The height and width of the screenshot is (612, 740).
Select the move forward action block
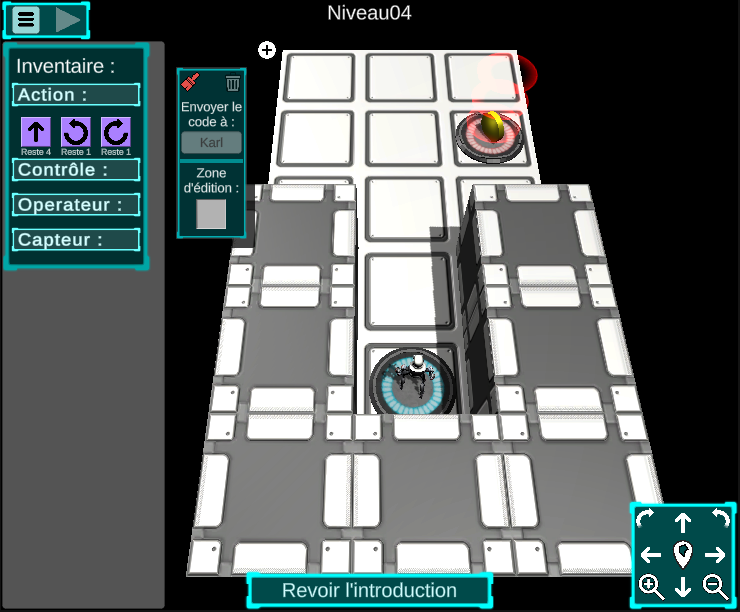(36, 132)
